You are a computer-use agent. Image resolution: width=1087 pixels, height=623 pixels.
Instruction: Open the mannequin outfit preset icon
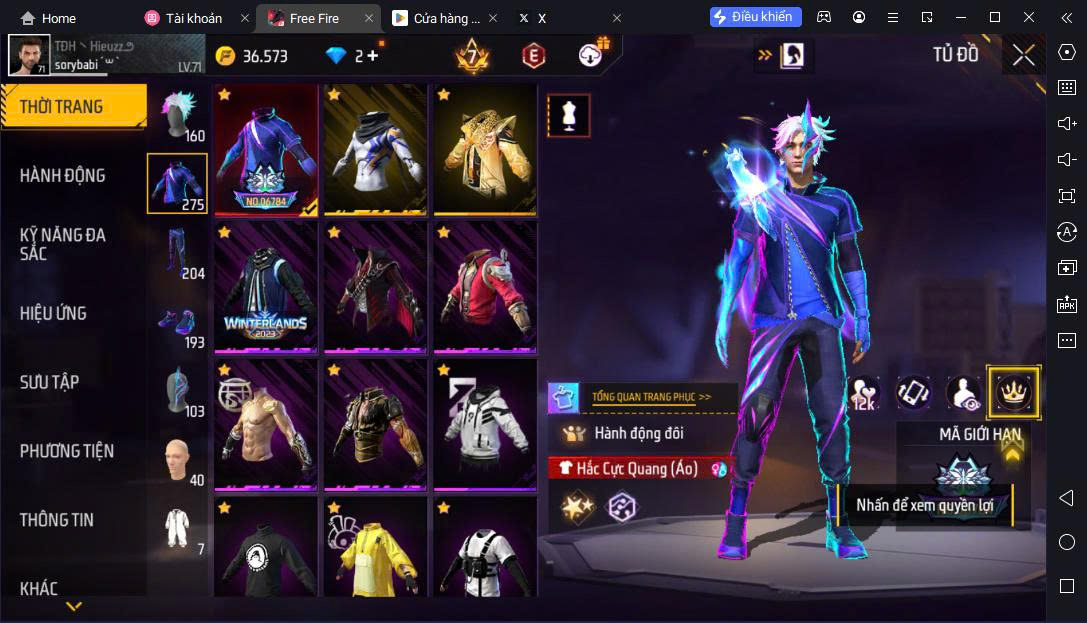569,116
